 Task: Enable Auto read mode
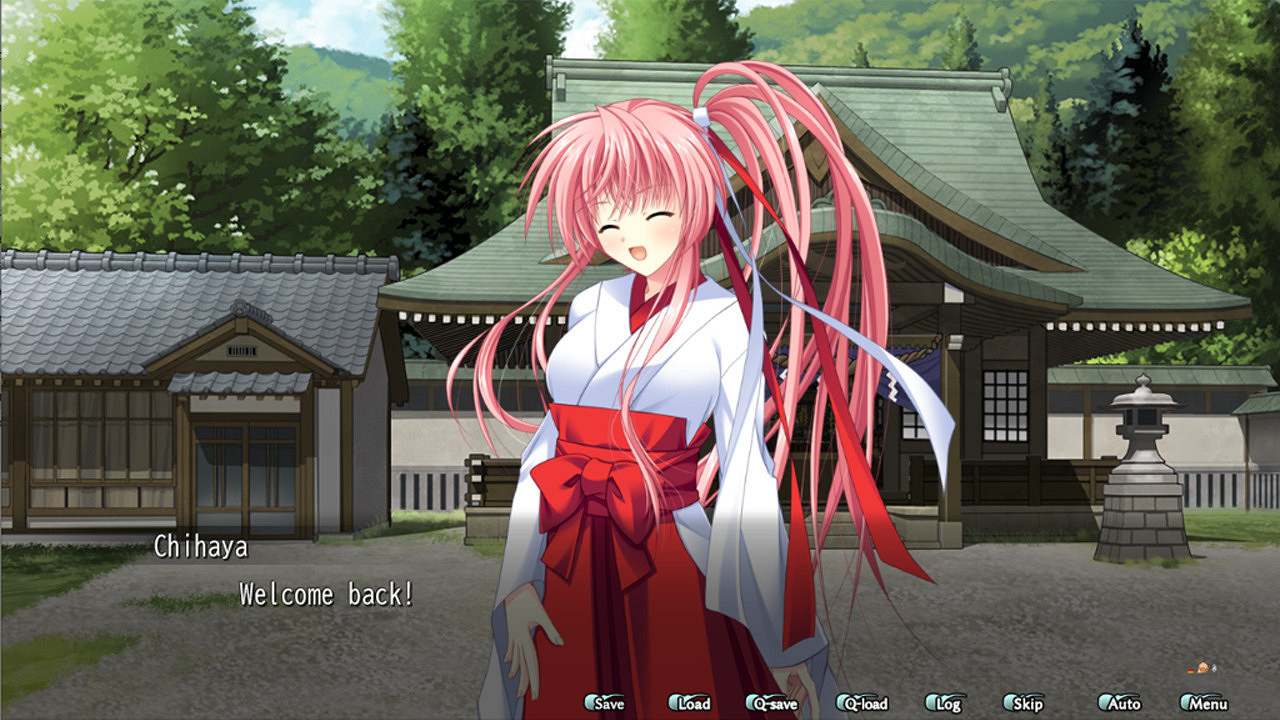pos(1118,703)
